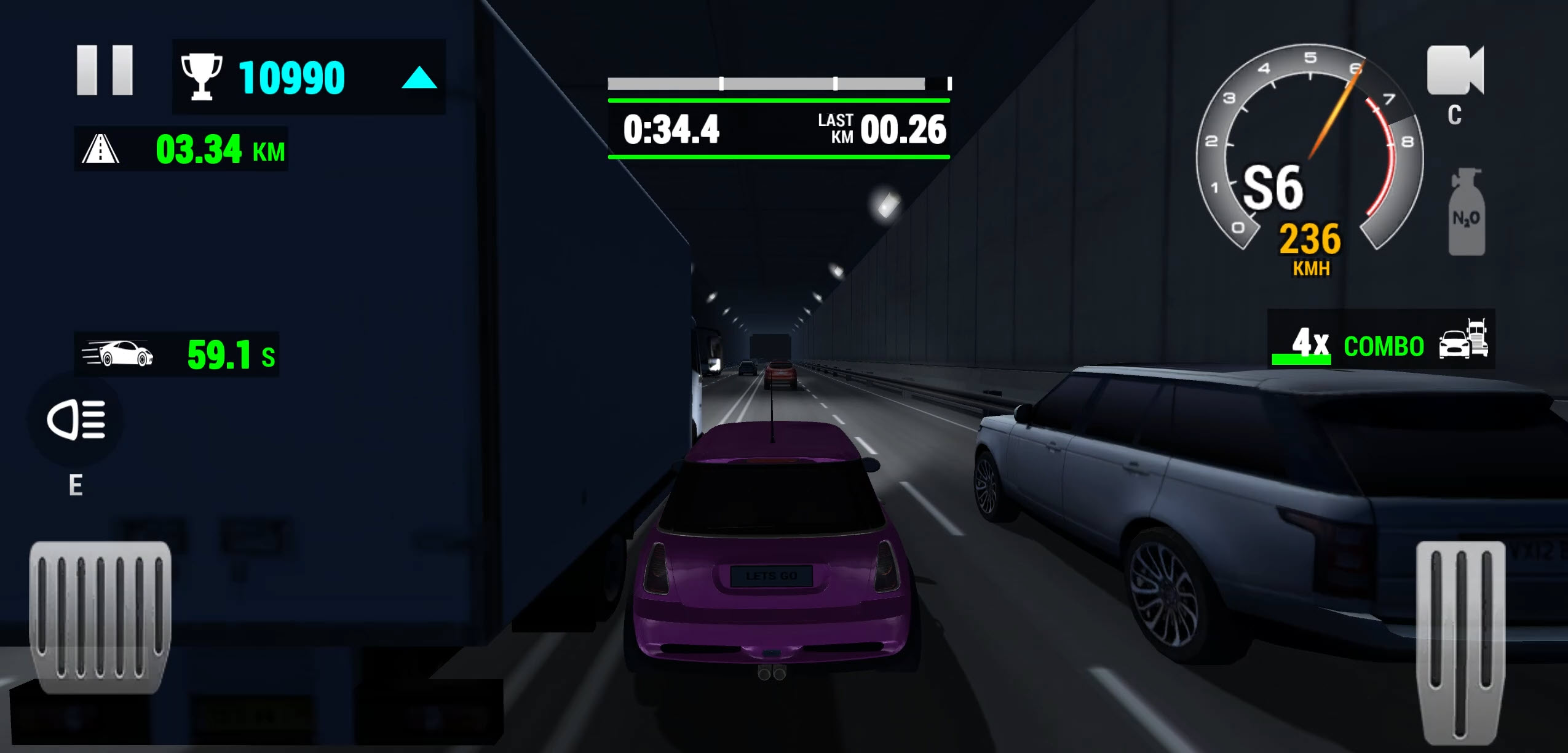The width and height of the screenshot is (1568, 753).
Task: Expand the score panel with the triangle arrow
Action: tap(419, 77)
